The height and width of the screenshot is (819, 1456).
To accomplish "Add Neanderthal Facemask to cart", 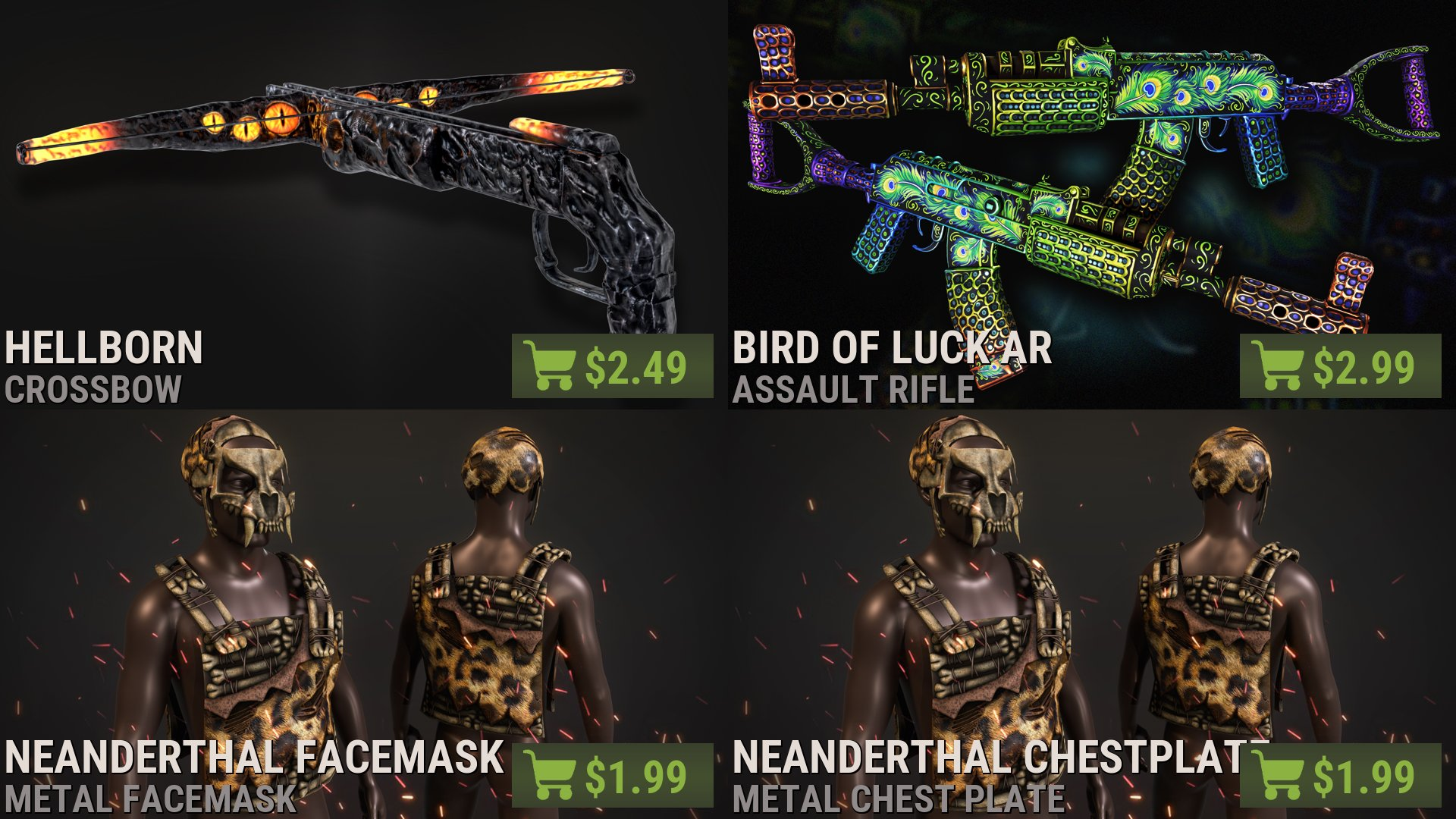I will [x=612, y=776].
